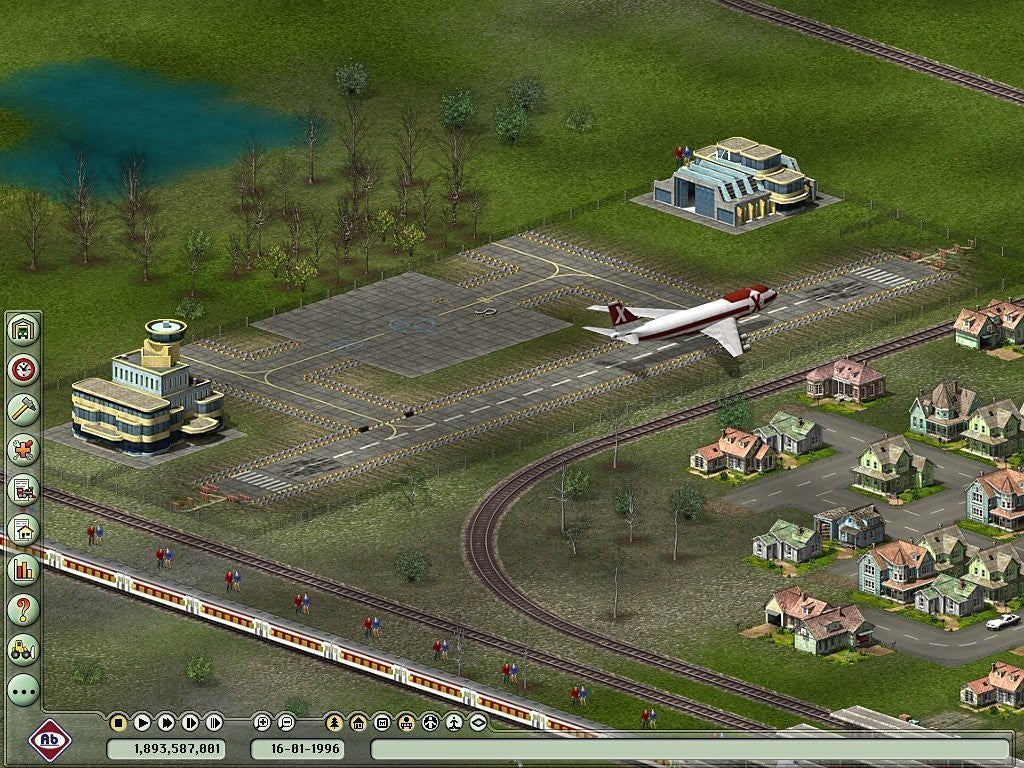Toggle the diamond grid view button
Image resolution: width=1024 pixels, height=768 pixels.
pyautogui.click(x=478, y=722)
